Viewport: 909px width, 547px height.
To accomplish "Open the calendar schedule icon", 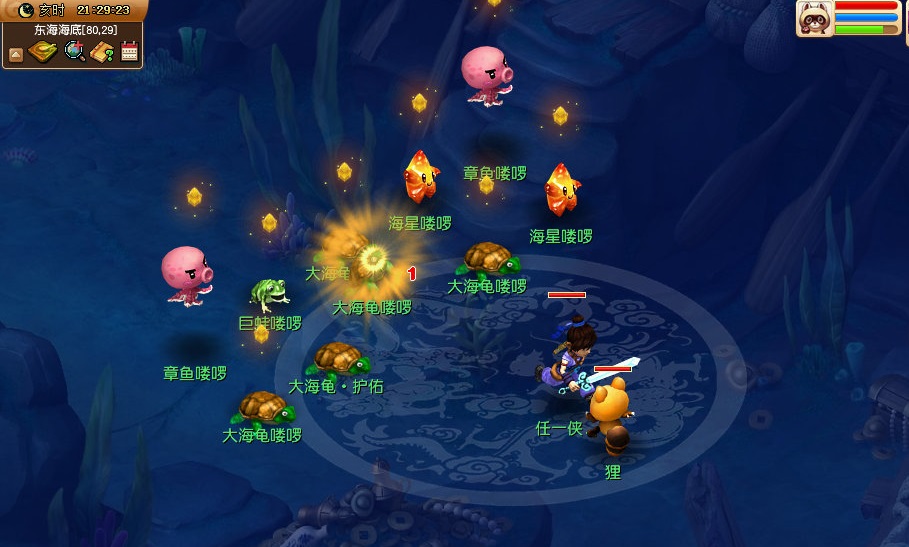I will click(129, 52).
